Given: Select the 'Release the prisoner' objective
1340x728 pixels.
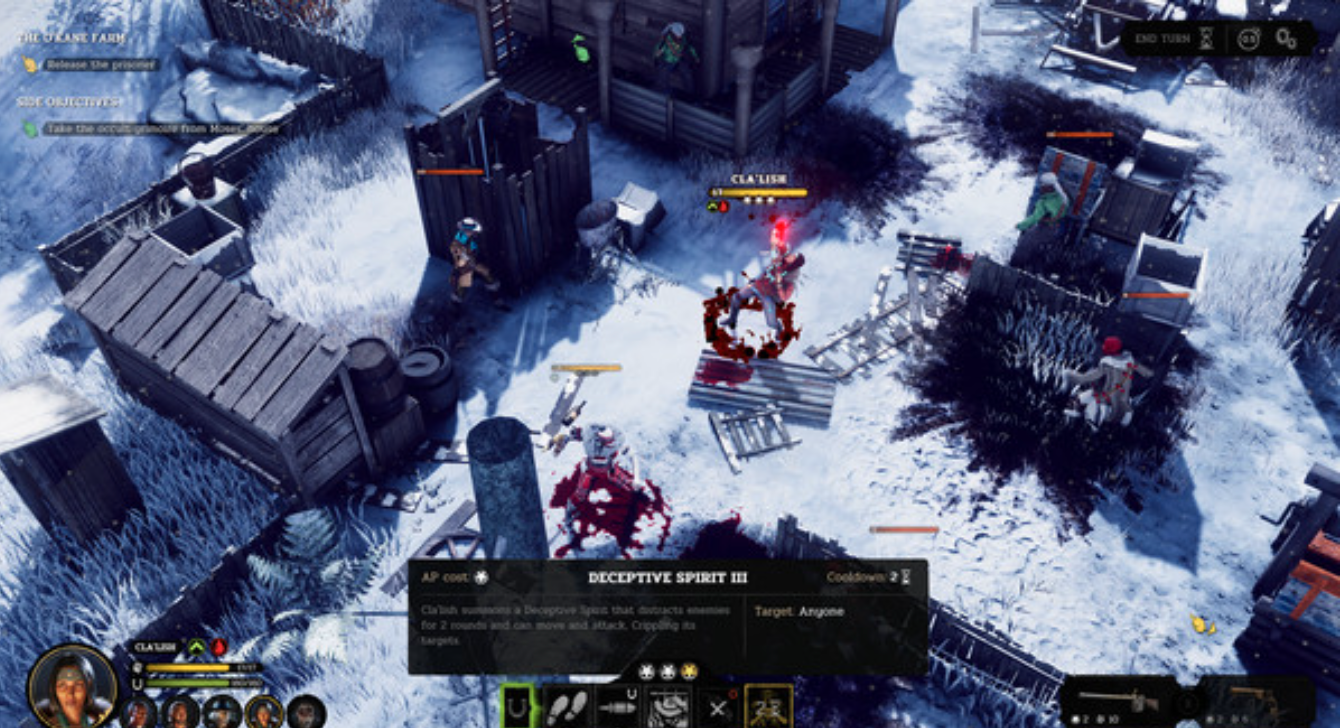Looking at the screenshot, I should (100, 65).
